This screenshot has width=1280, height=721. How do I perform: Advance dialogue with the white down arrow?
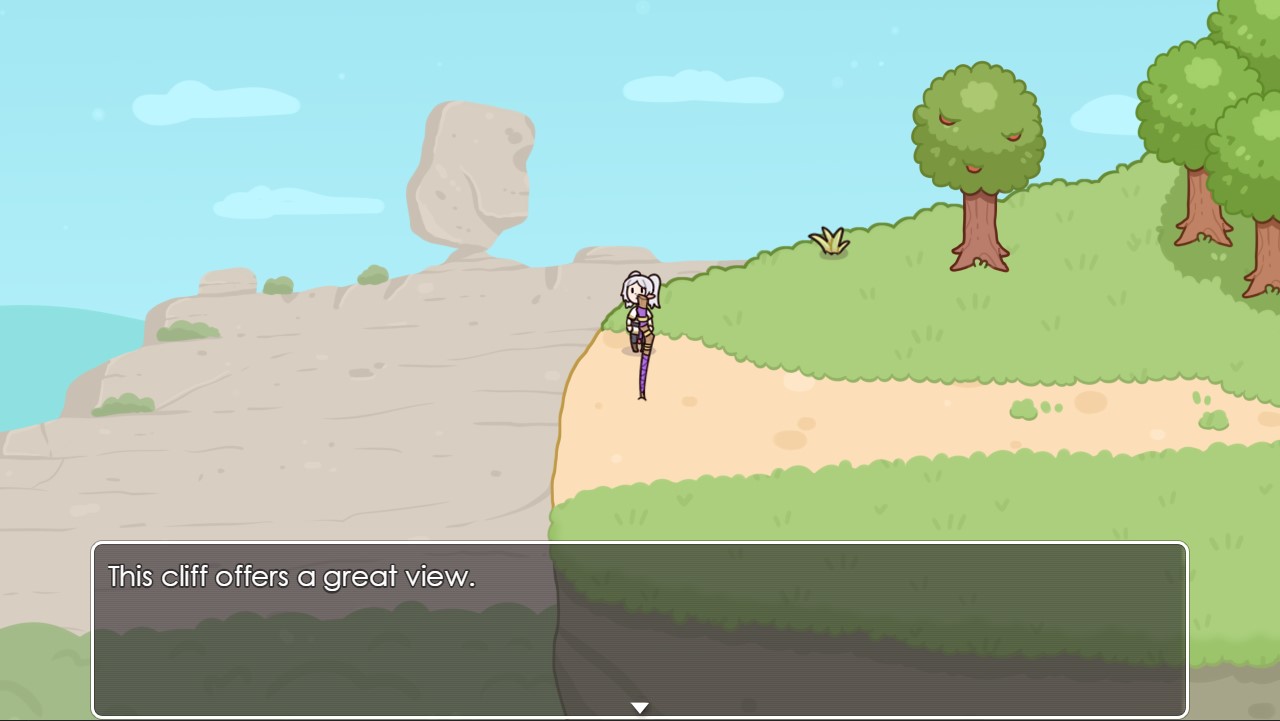tap(640, 707)
